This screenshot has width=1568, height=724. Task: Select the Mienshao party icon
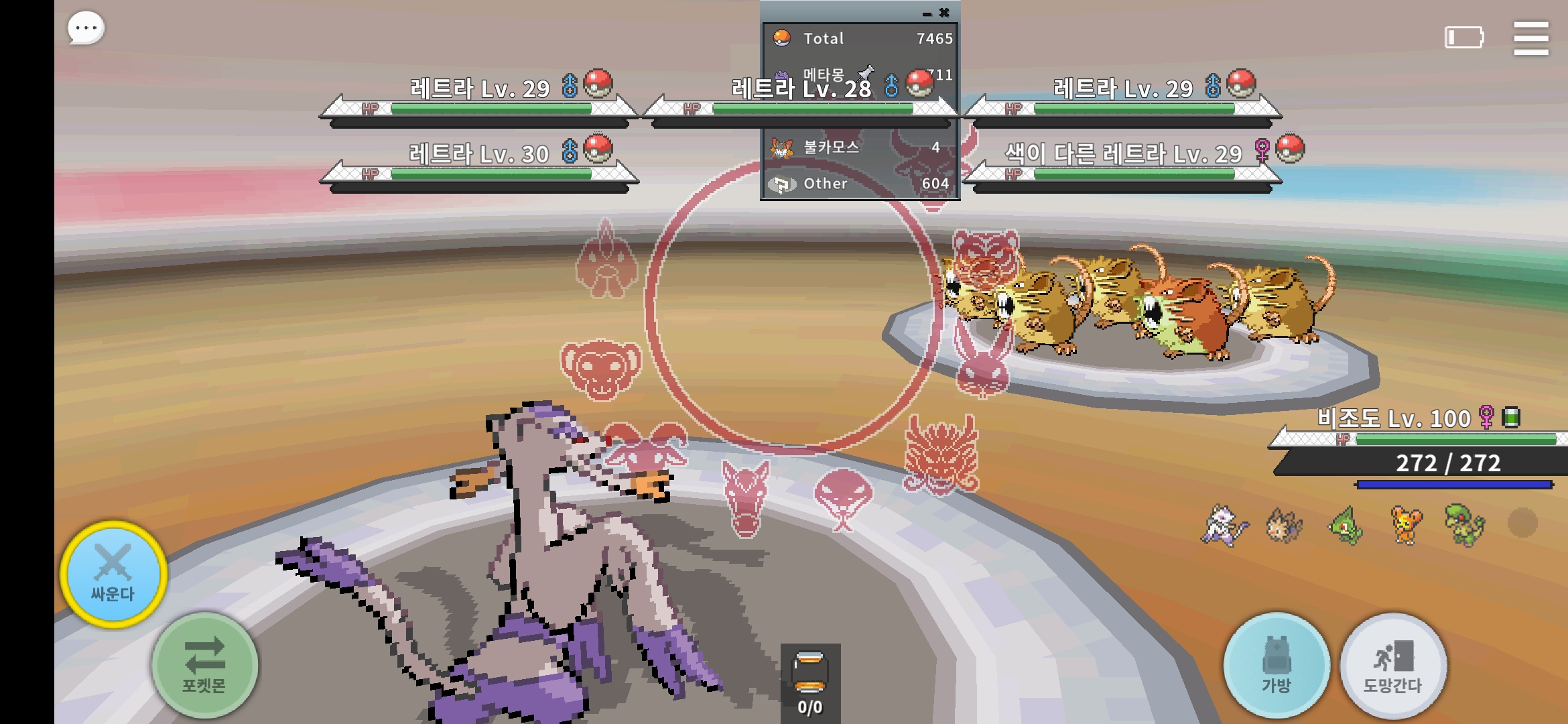point(1225,525)
